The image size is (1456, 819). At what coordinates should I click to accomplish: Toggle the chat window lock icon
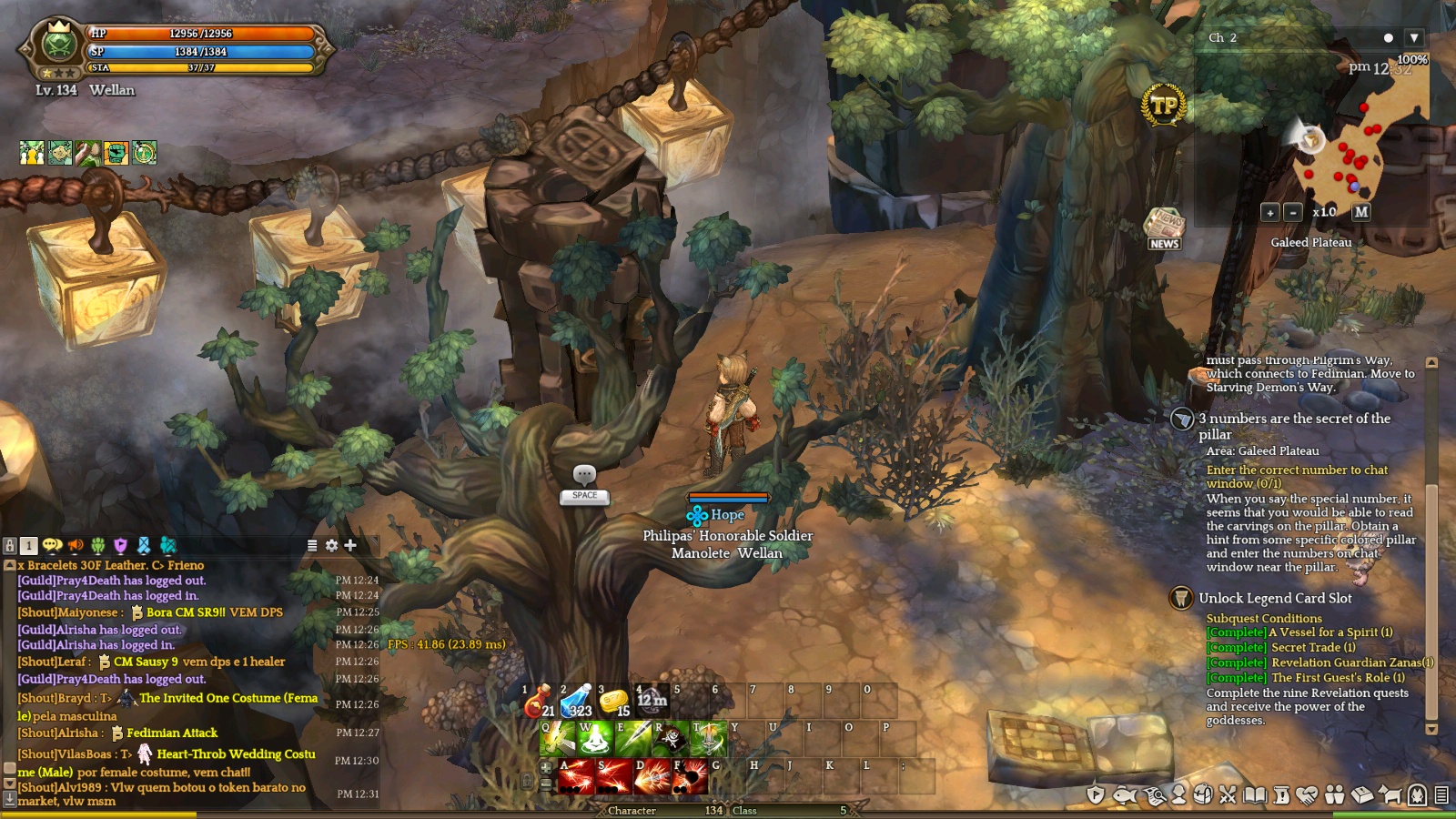click(10, 545)
